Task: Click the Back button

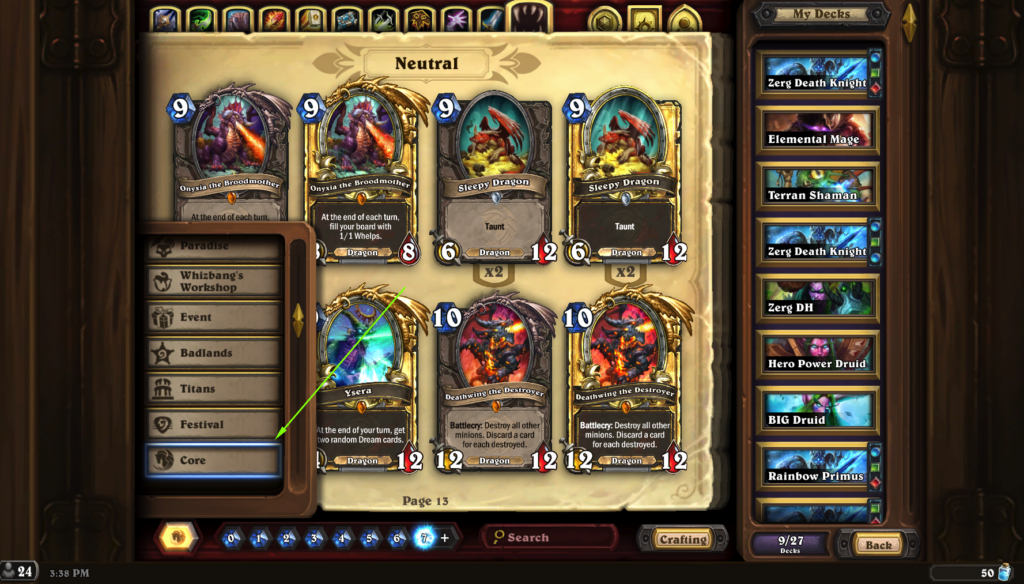Action: (x=879, y=545)
